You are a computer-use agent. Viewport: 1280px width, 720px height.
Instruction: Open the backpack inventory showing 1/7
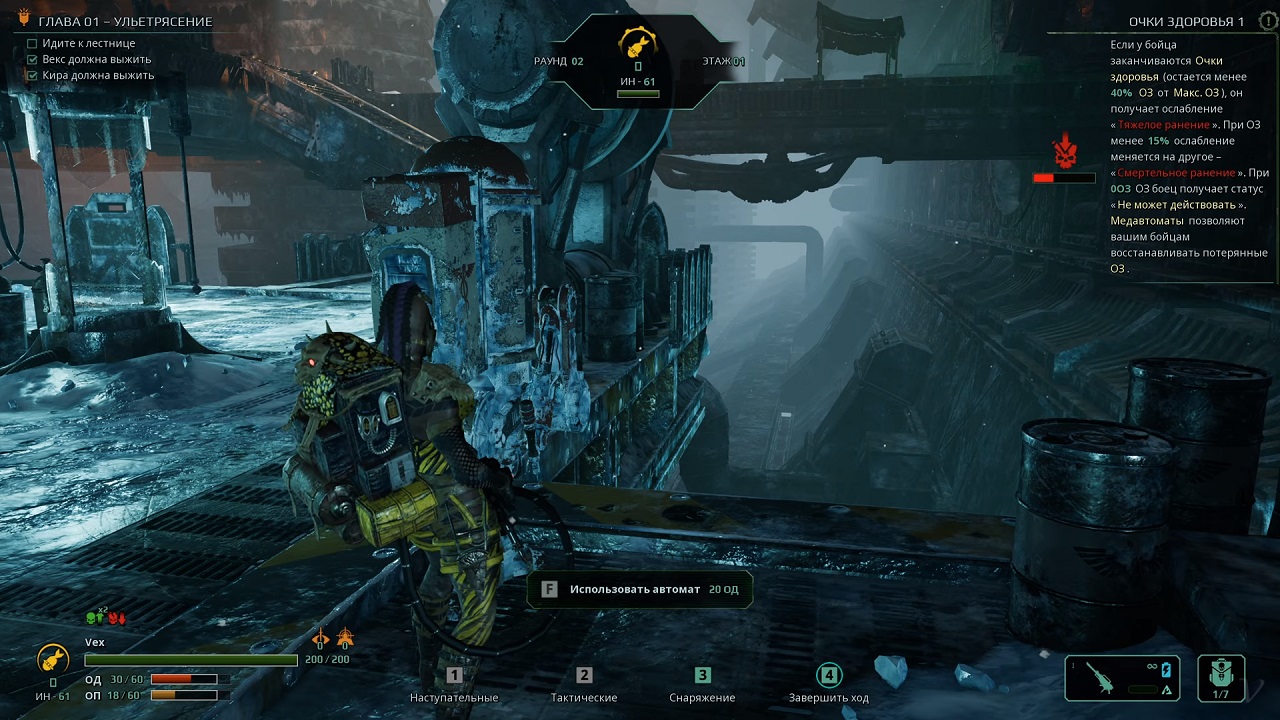(1220, 678)
